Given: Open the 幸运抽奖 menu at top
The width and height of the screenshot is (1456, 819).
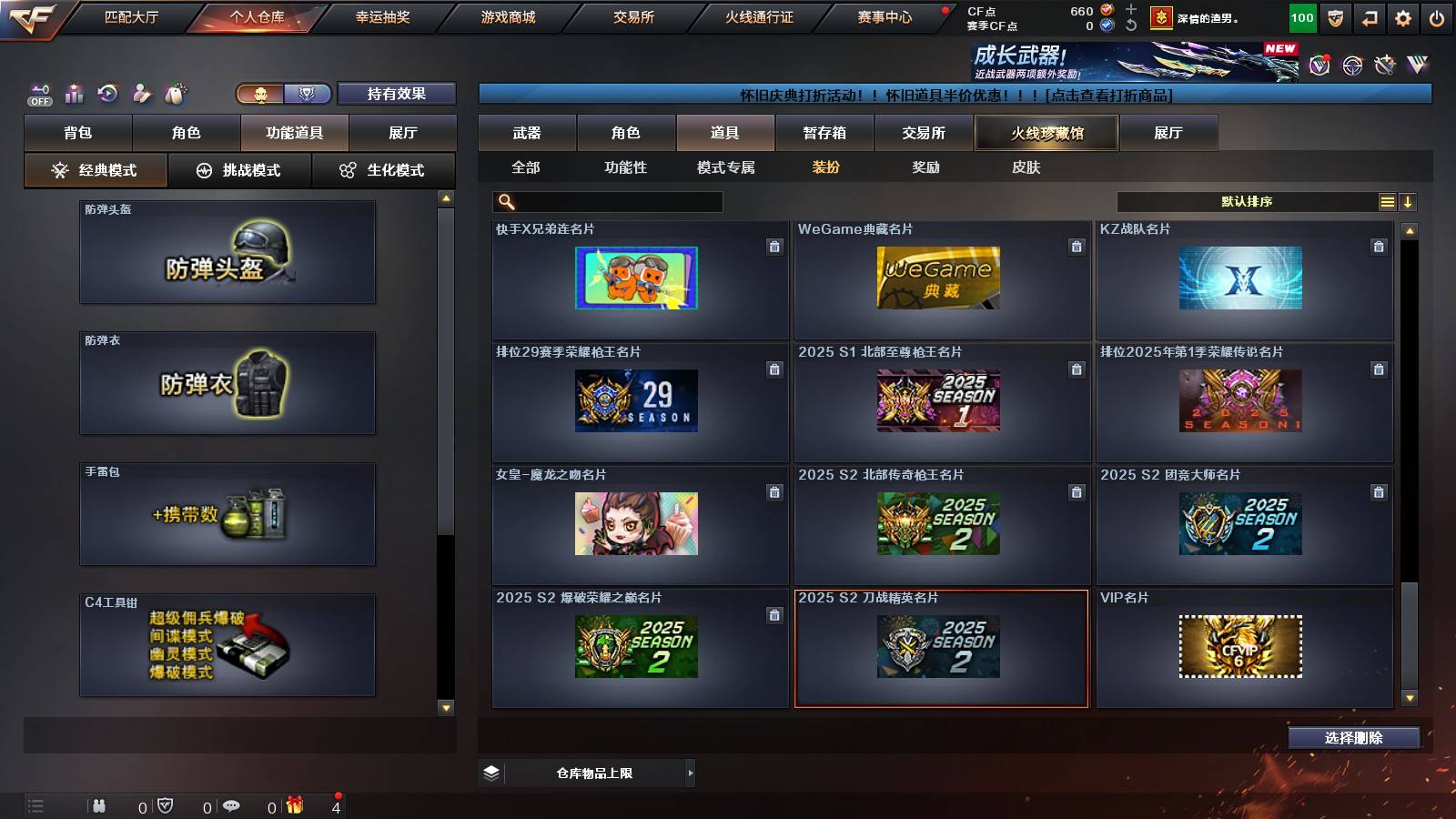Looking at the screenshot, I should [x=382, y=16].
